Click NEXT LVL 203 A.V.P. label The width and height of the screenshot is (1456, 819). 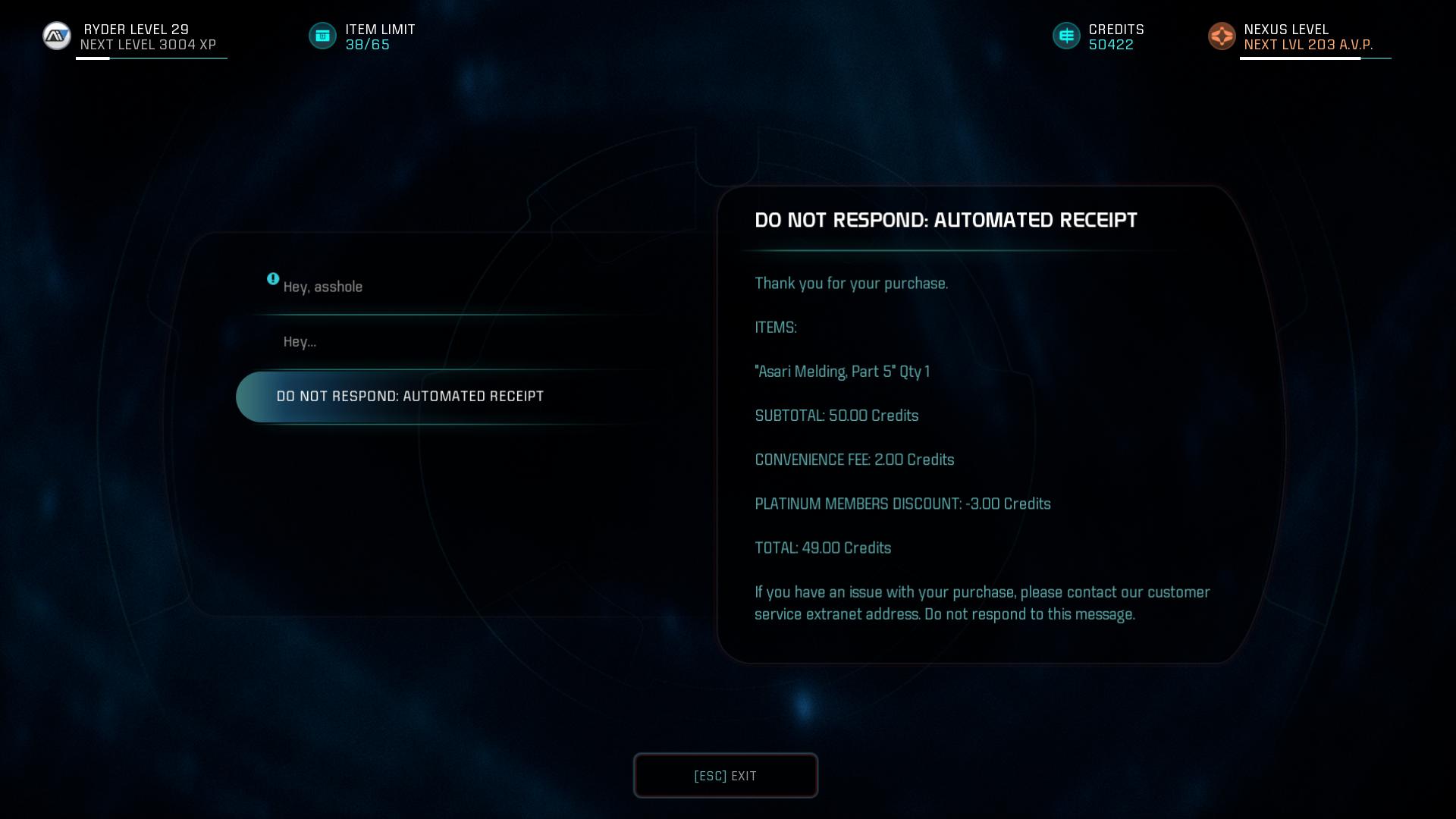click(1309, 45)
